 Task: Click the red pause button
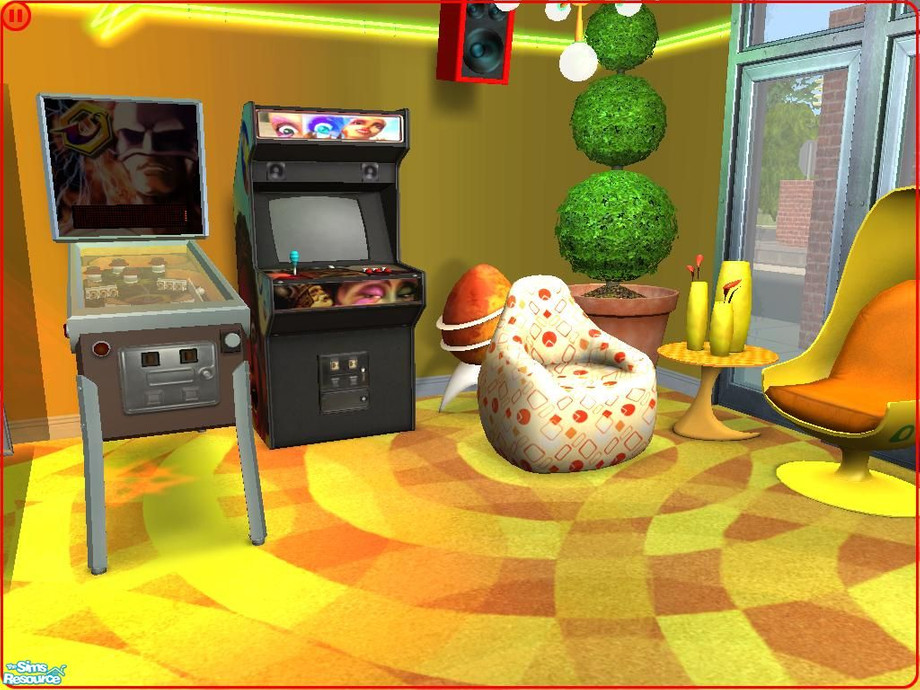point(17,16)
